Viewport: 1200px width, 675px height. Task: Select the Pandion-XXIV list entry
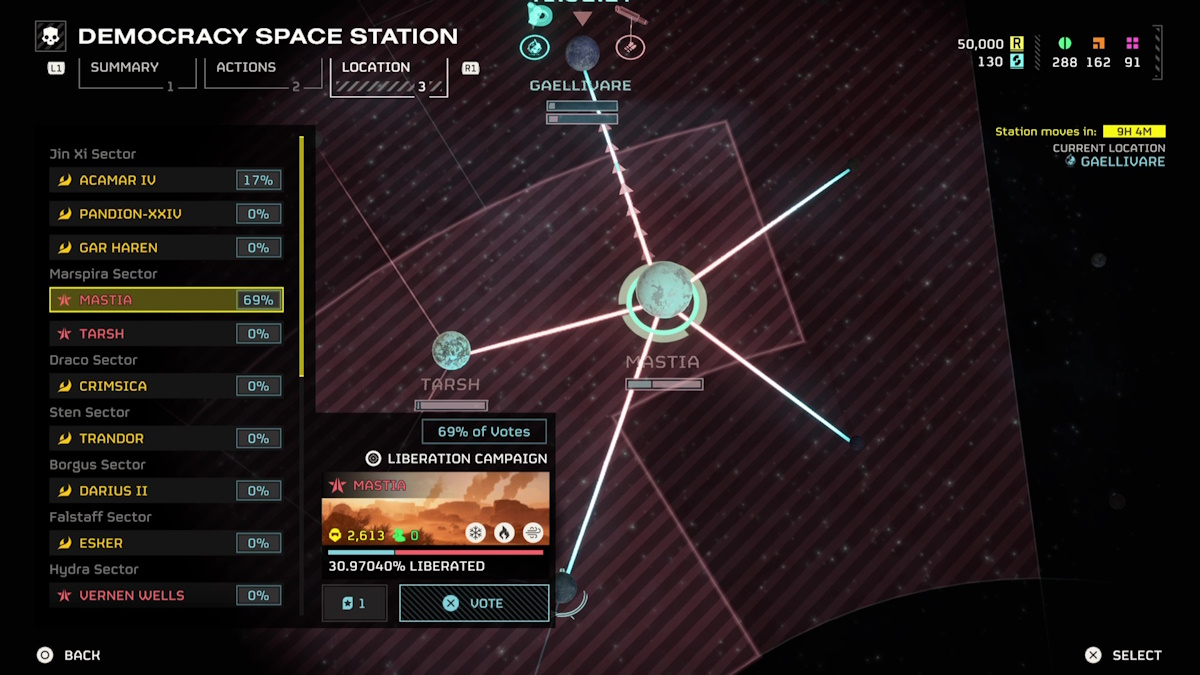click(x=166, y=214)
